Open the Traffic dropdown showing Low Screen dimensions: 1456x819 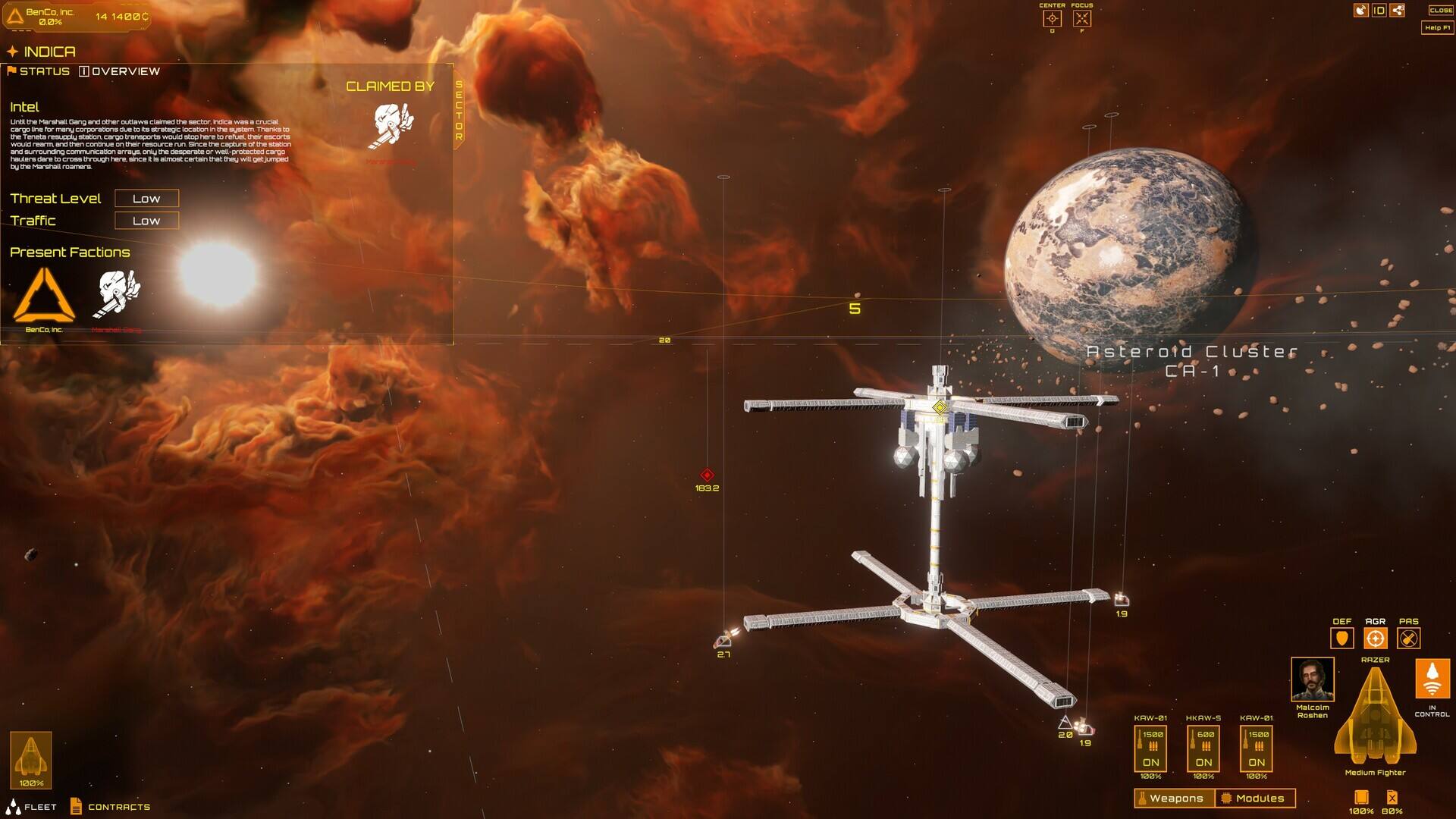[x=146, y=221]
